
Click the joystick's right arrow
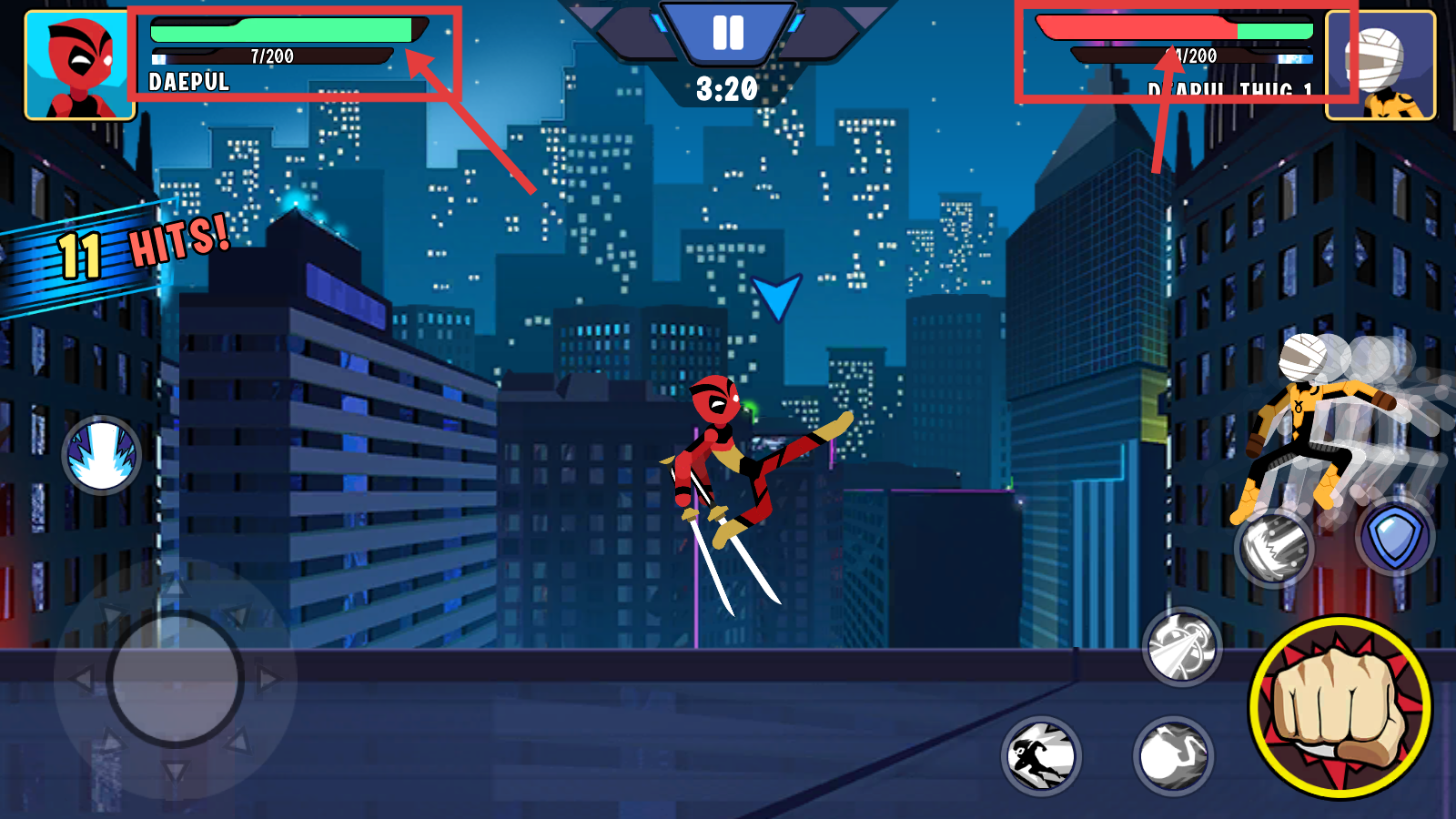point(268,679)
